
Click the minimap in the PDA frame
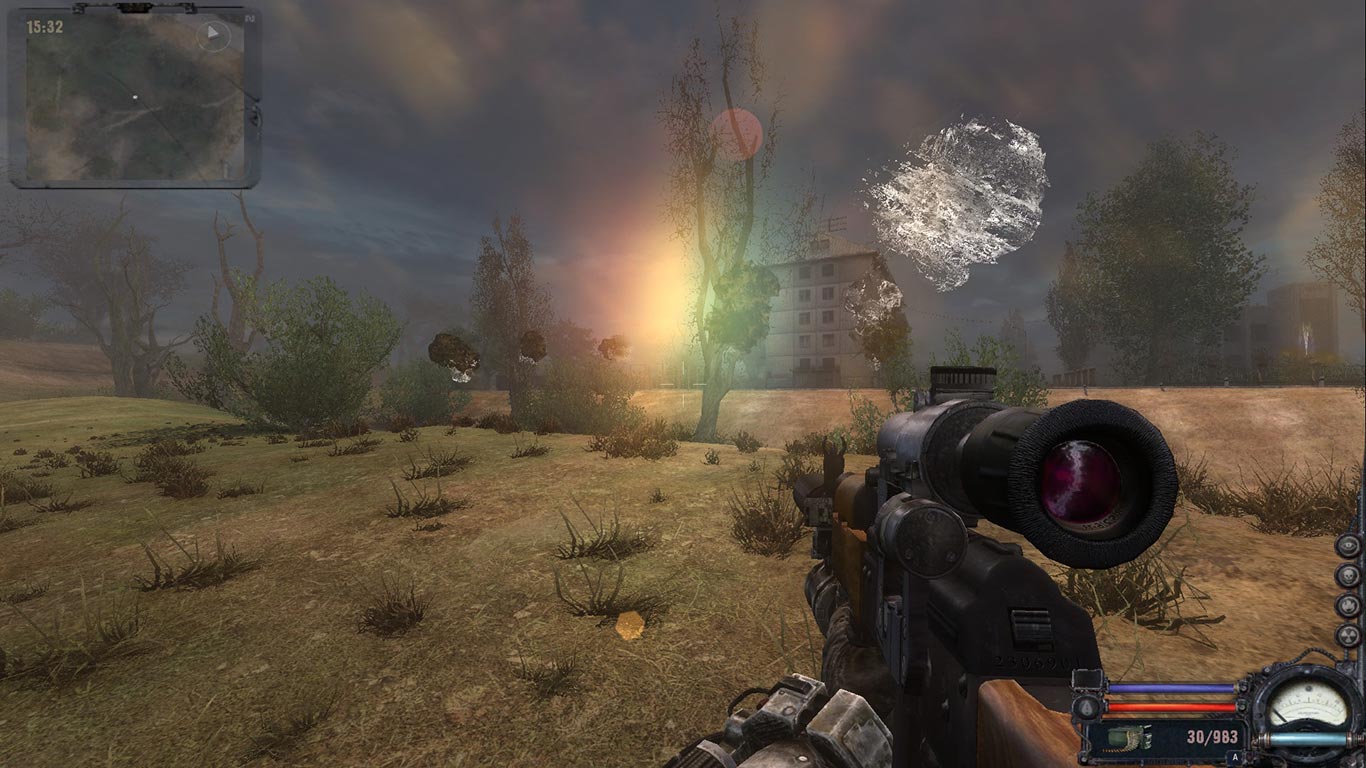[134, 97]
